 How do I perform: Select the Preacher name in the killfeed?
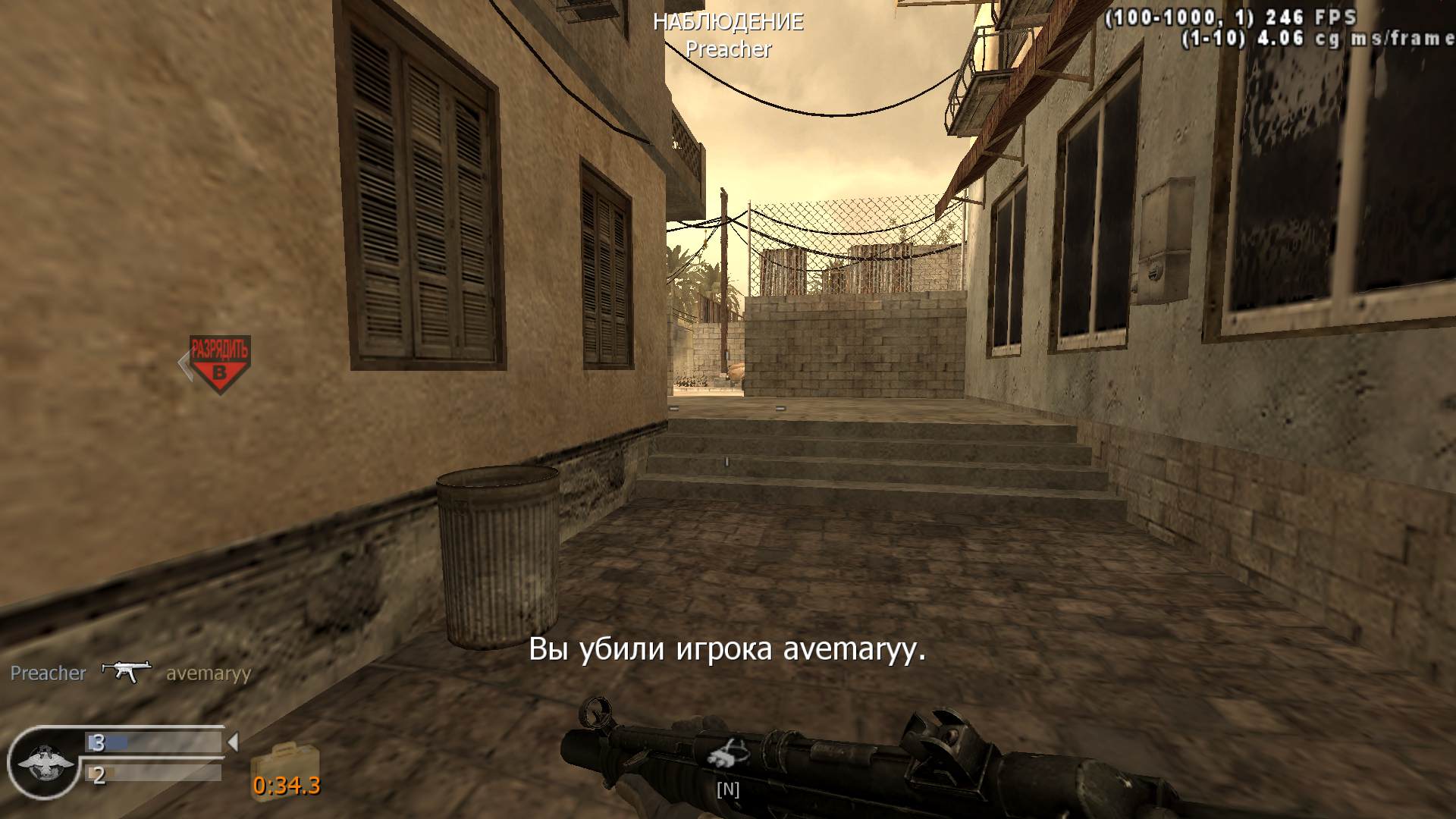tap(47, 672)
